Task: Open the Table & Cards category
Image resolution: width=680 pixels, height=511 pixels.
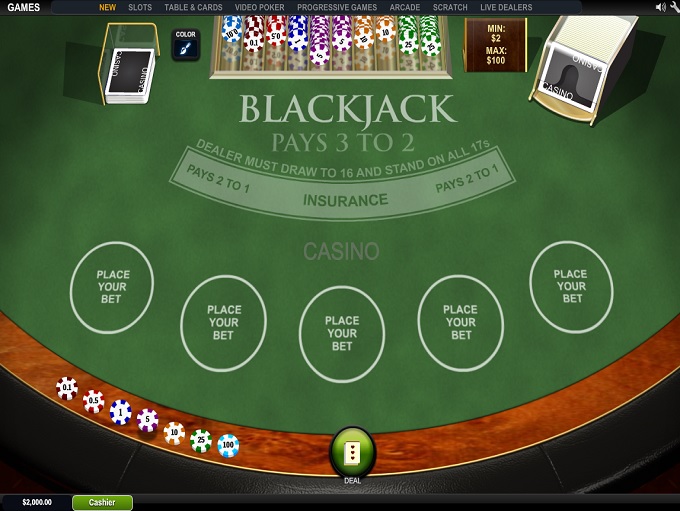Action: point(193,7)
